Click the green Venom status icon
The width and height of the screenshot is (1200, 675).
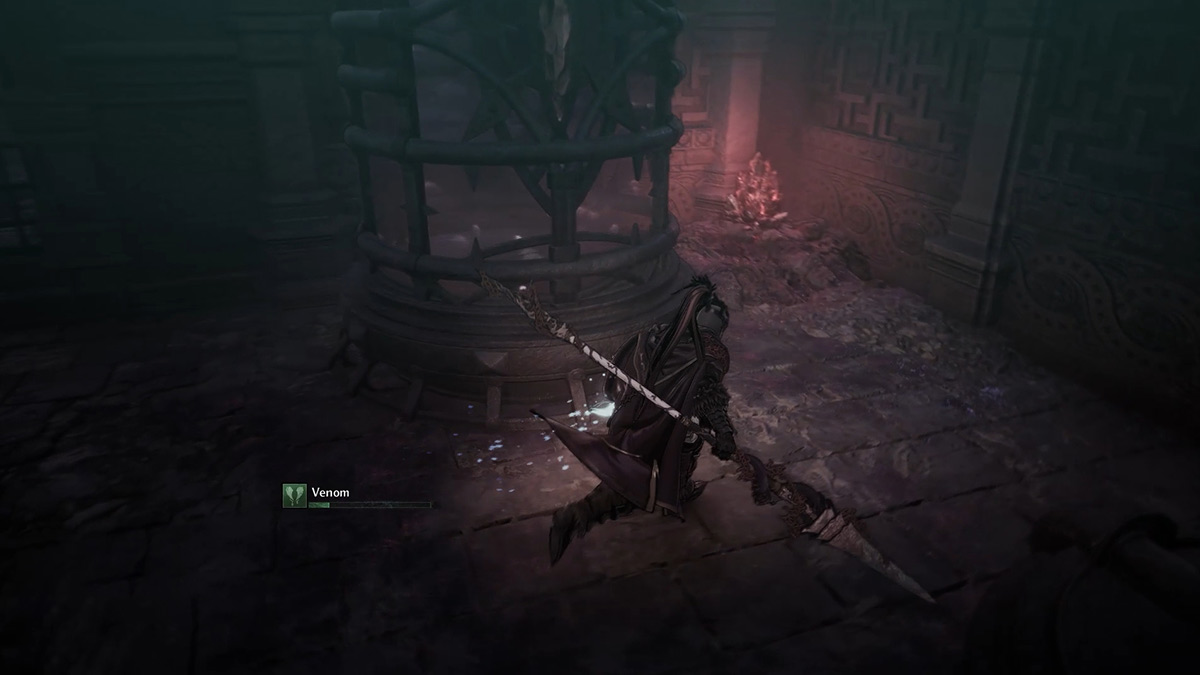tap(294, 496)
